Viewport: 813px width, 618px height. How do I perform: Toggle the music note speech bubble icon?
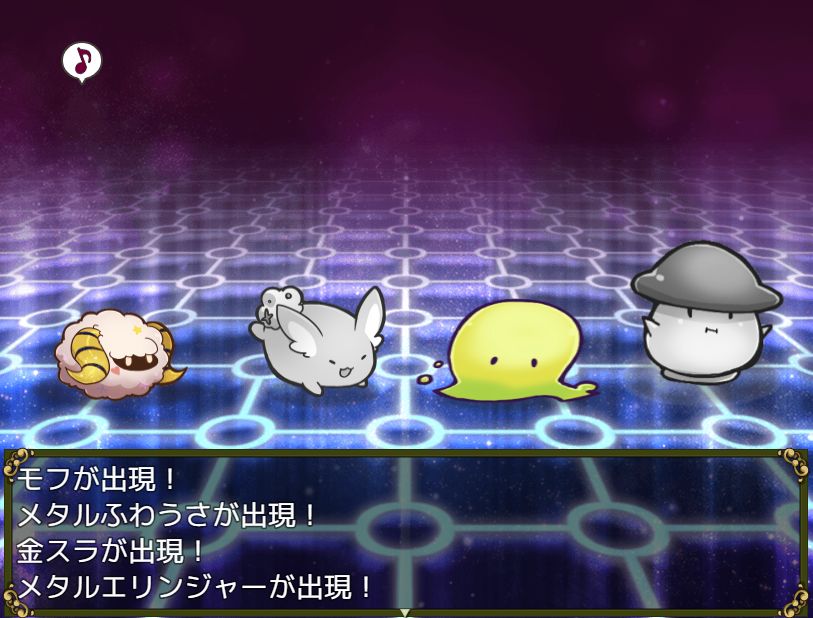[82, 61]
